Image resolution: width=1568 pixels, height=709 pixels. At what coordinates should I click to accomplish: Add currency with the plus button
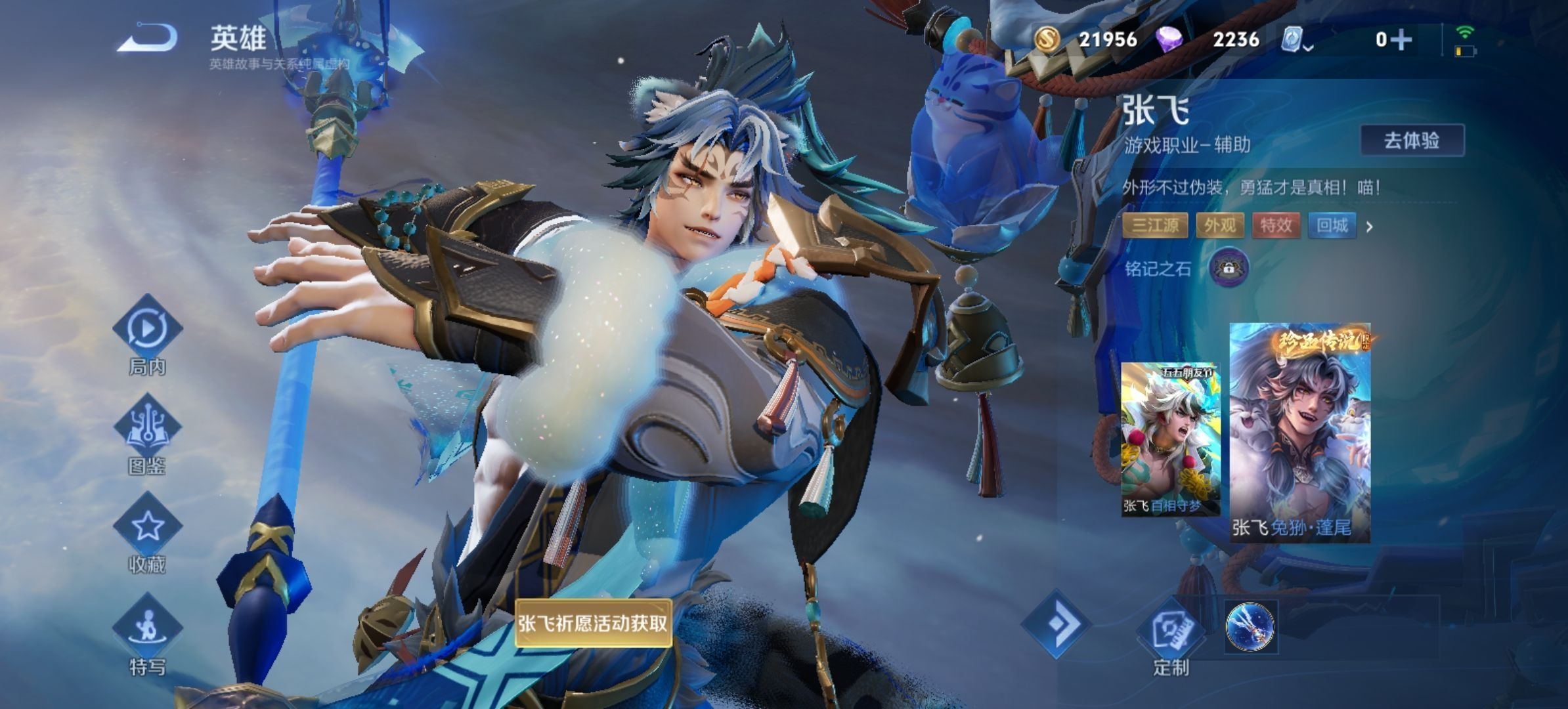click(1402, 40)
